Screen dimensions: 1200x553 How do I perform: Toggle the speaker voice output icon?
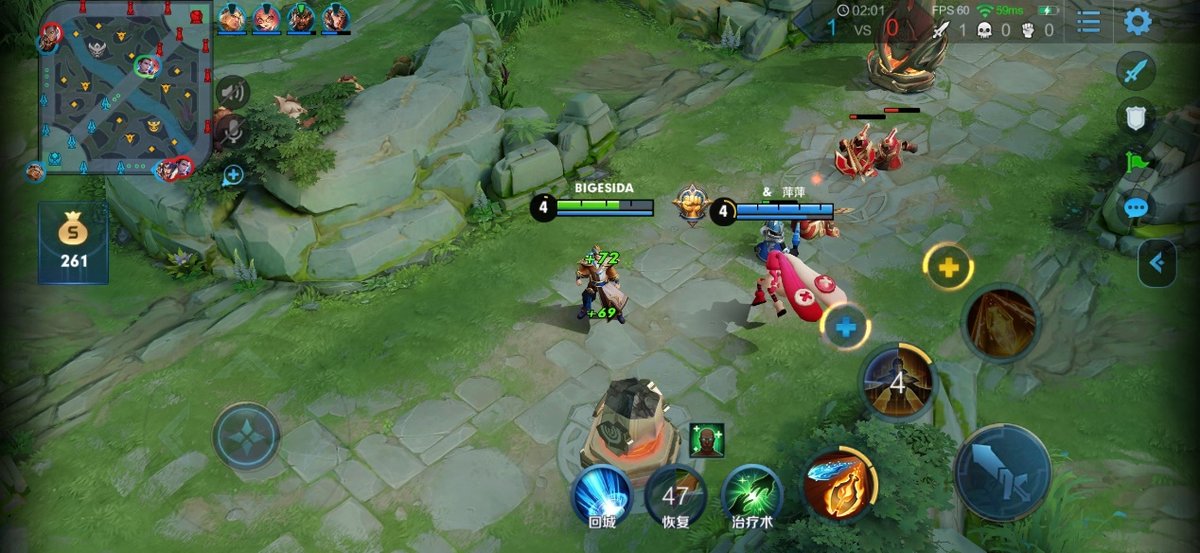click(232, 92)
